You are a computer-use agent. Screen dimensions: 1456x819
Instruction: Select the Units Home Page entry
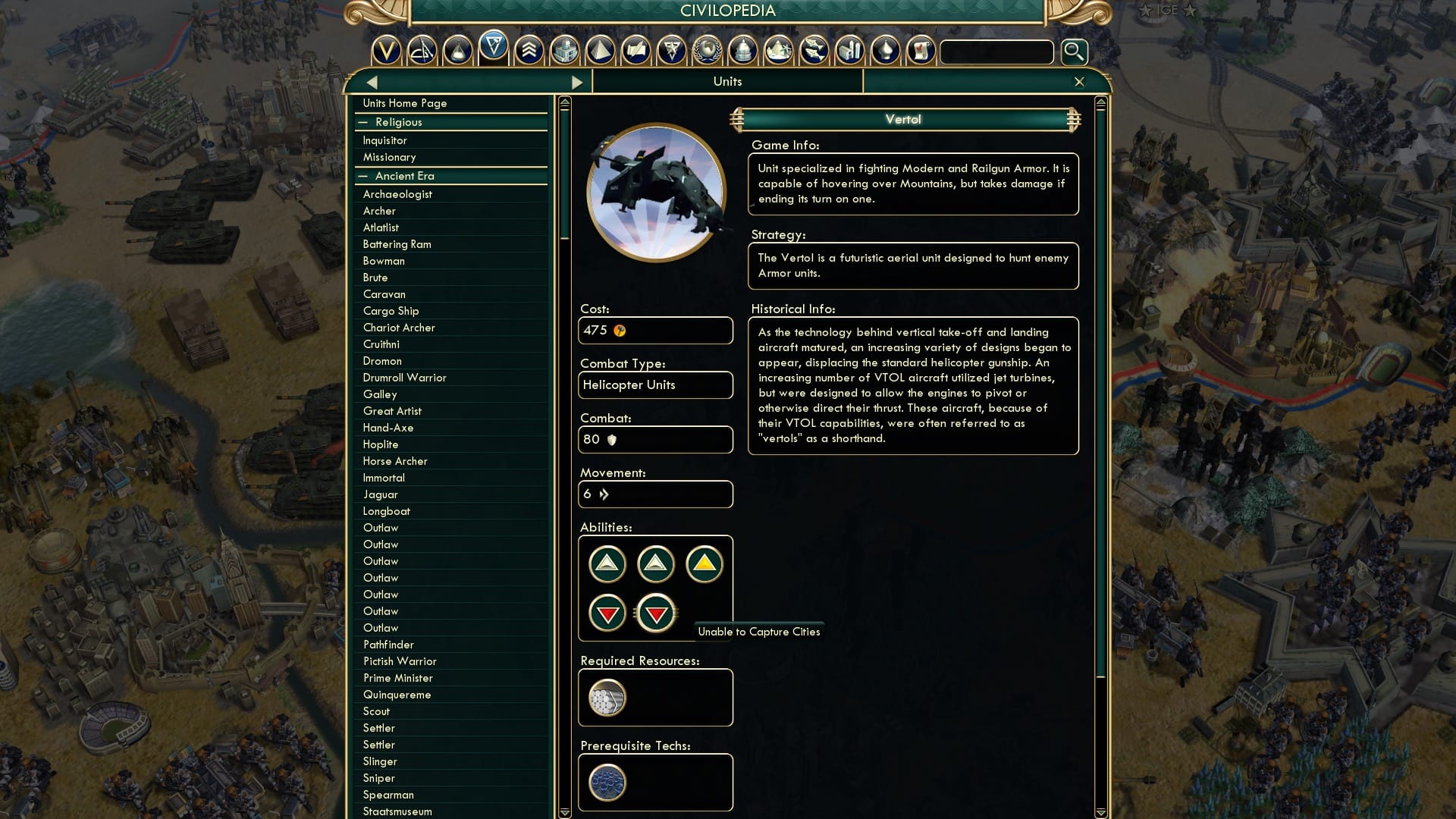pos(405,103)
